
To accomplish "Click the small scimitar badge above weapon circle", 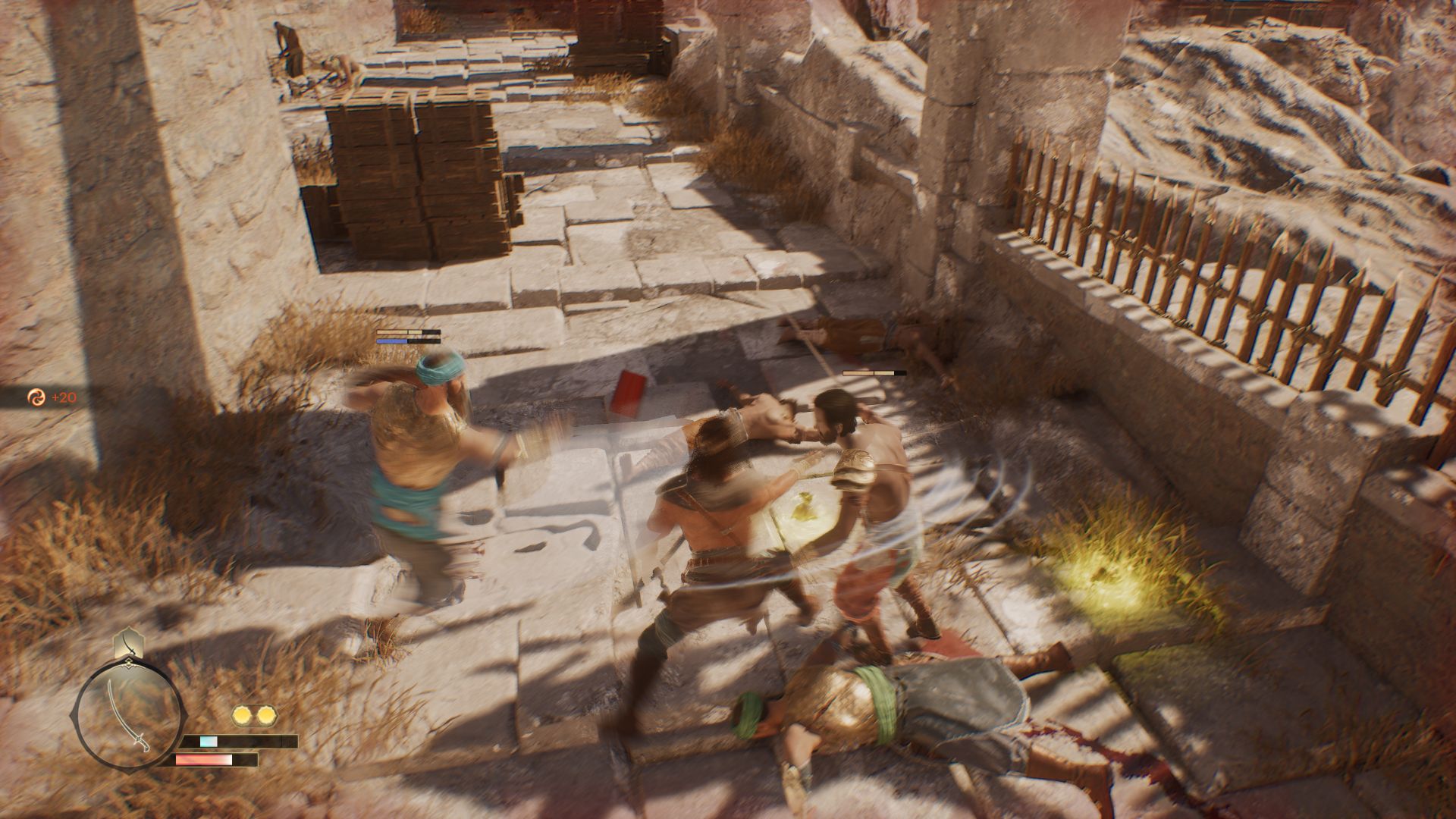I will 126,645.
